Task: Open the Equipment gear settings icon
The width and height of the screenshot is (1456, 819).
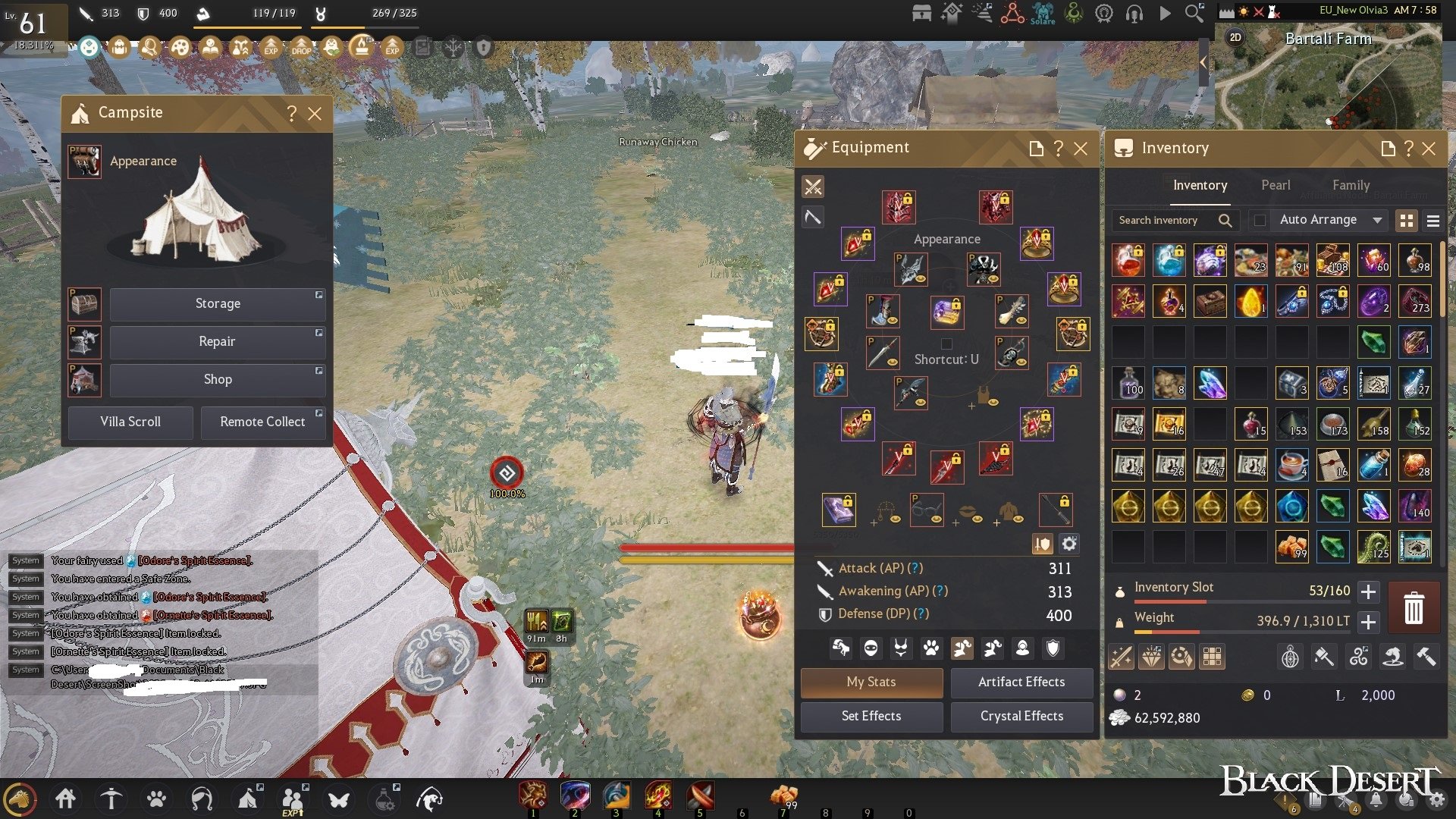Action: (x=1069, y=544)
